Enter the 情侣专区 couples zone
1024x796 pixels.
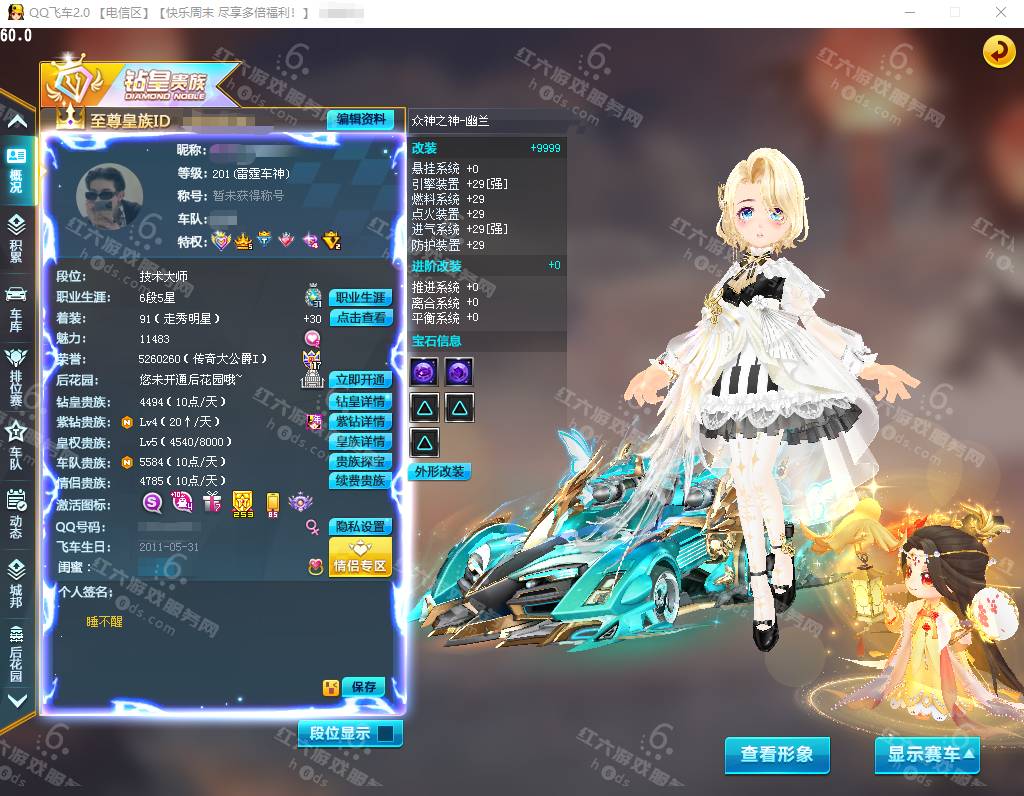pyautogui.click(x=360, y=557)
